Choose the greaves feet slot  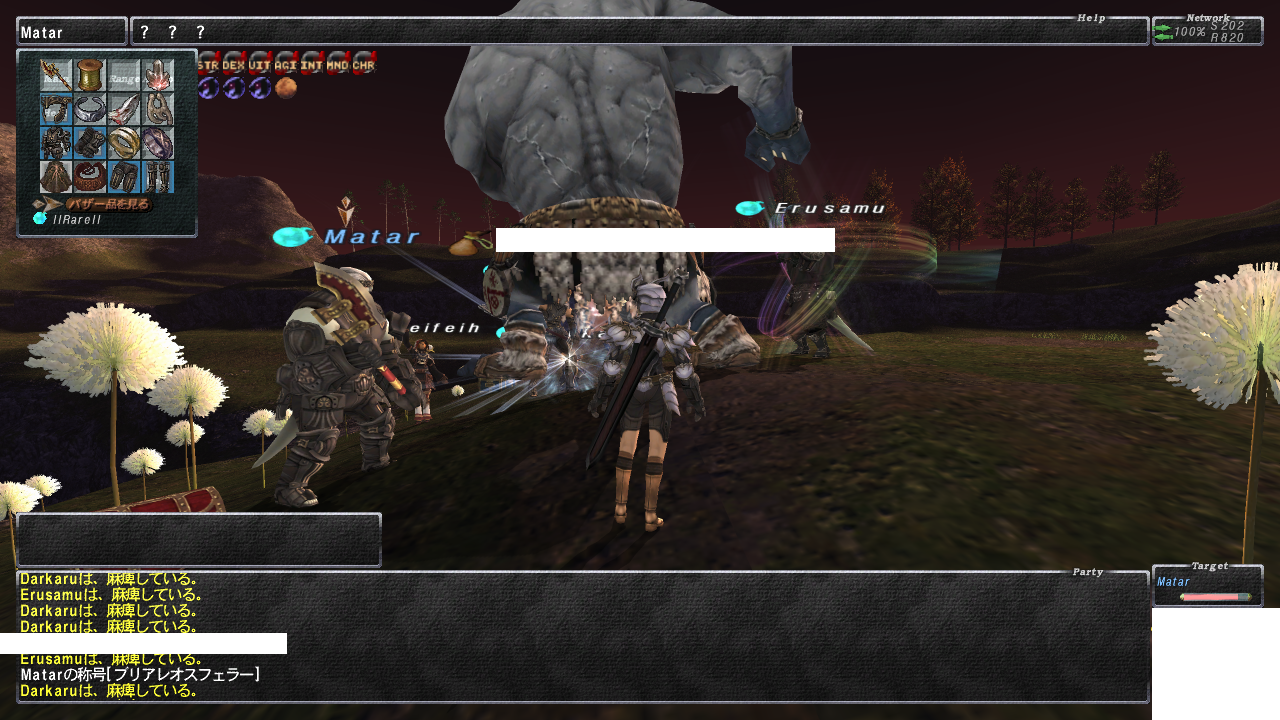pyautogui.click(x=157, y=177)
